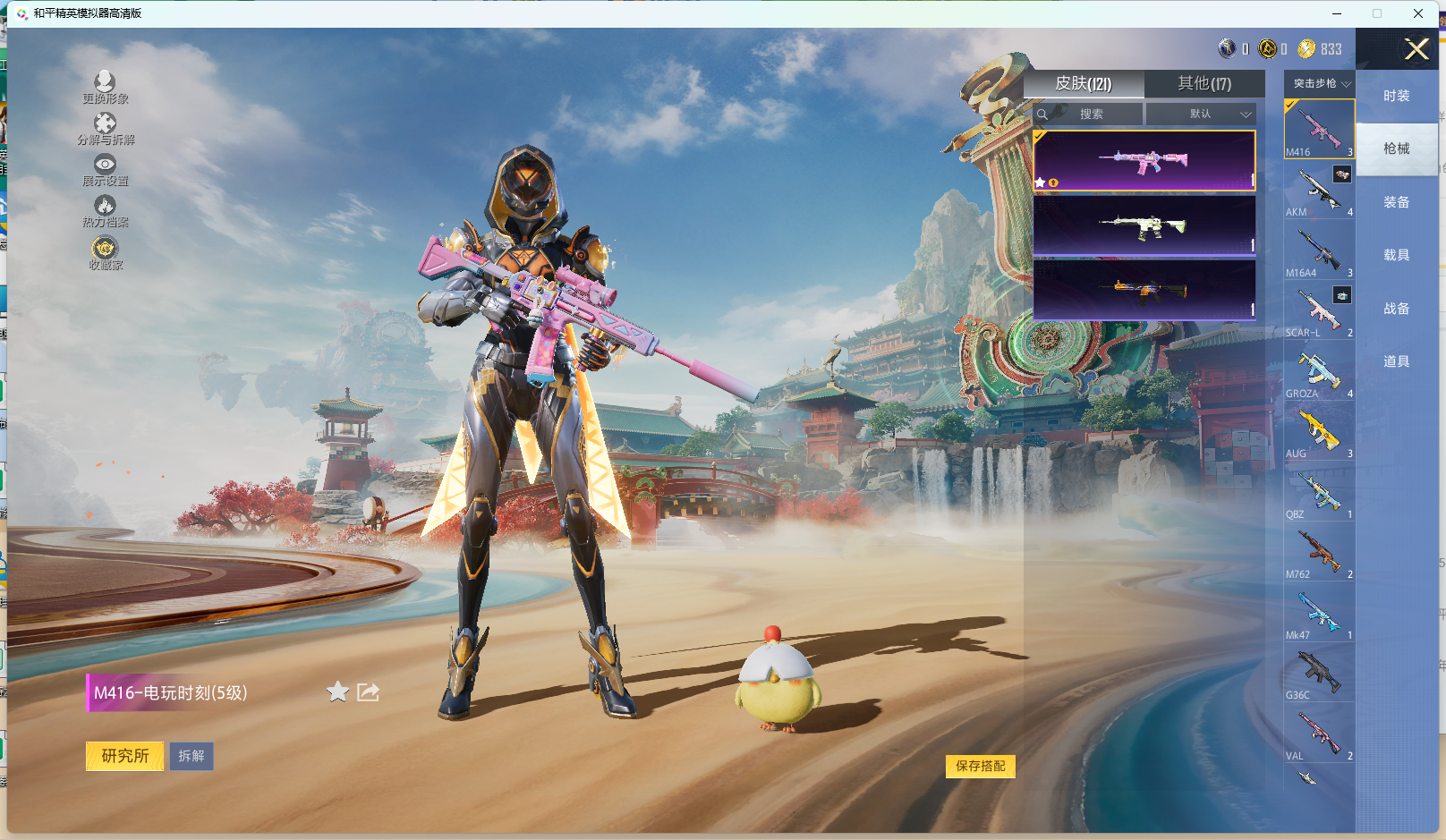
Task: Click the skin 搜索 search field
Action: (x=1089, y=115)
